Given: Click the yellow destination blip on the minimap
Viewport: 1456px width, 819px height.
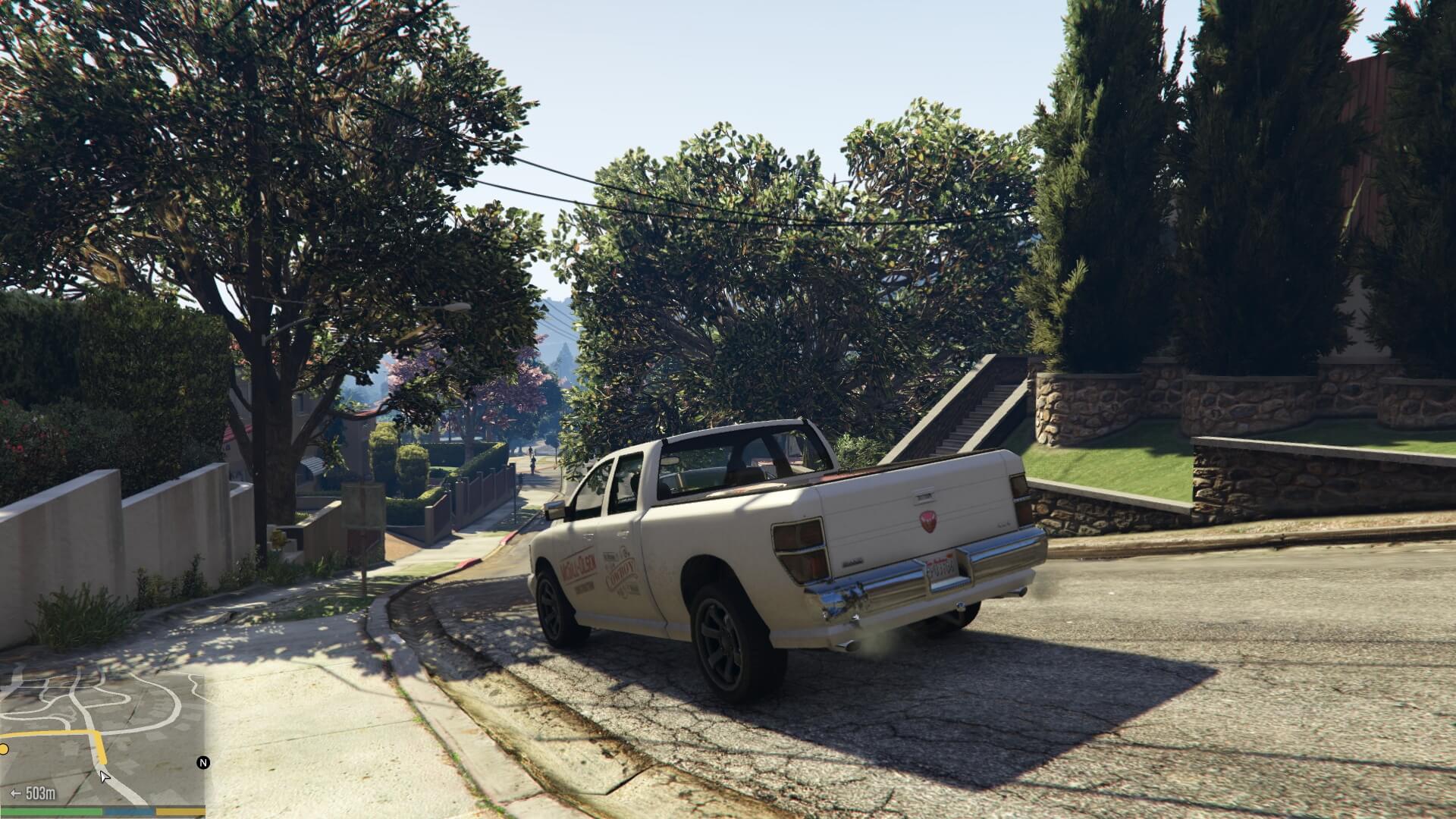Looking at the screenshot, I should coord(4,748).
